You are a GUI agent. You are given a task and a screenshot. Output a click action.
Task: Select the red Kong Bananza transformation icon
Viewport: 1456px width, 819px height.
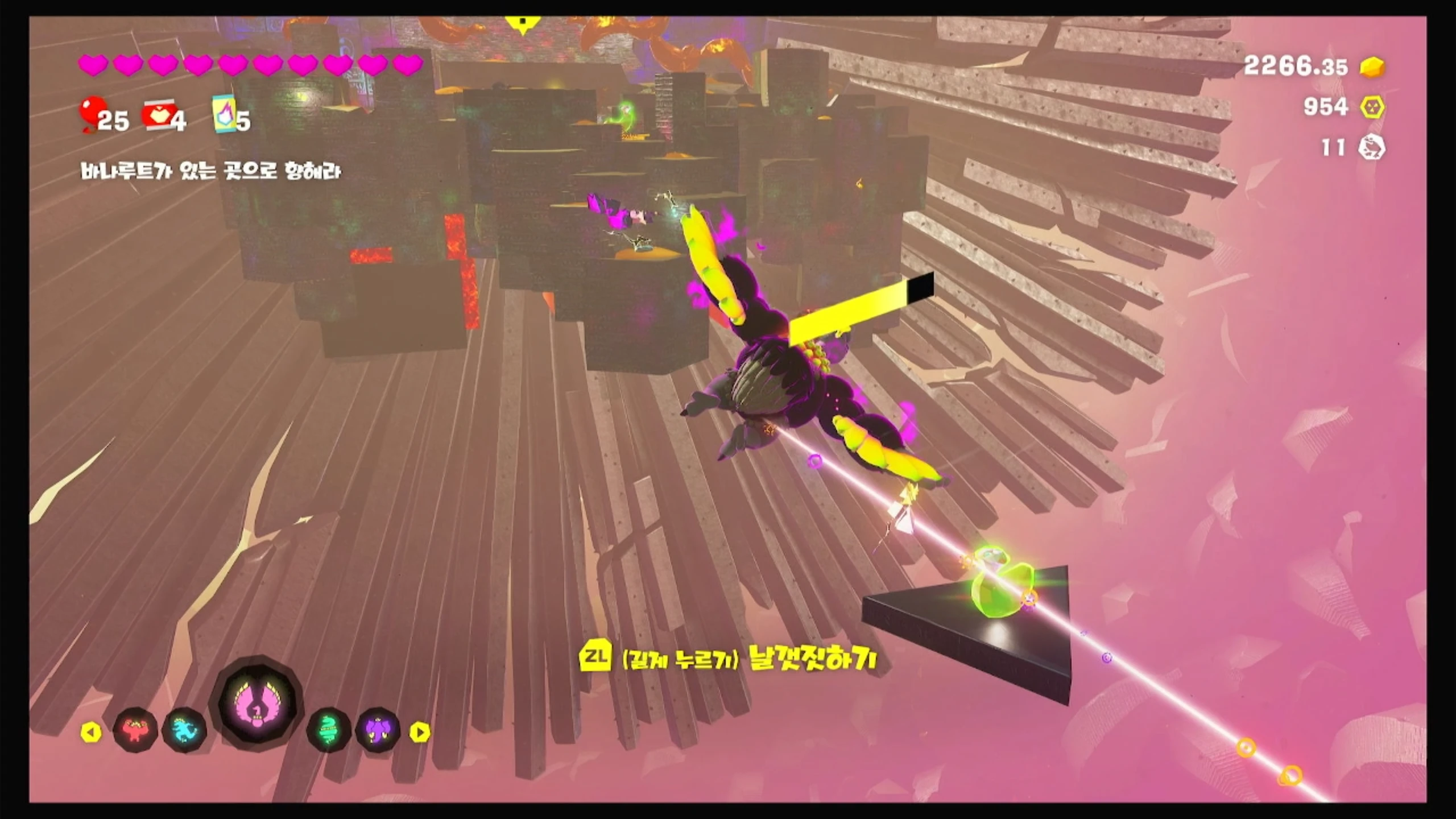135,730
